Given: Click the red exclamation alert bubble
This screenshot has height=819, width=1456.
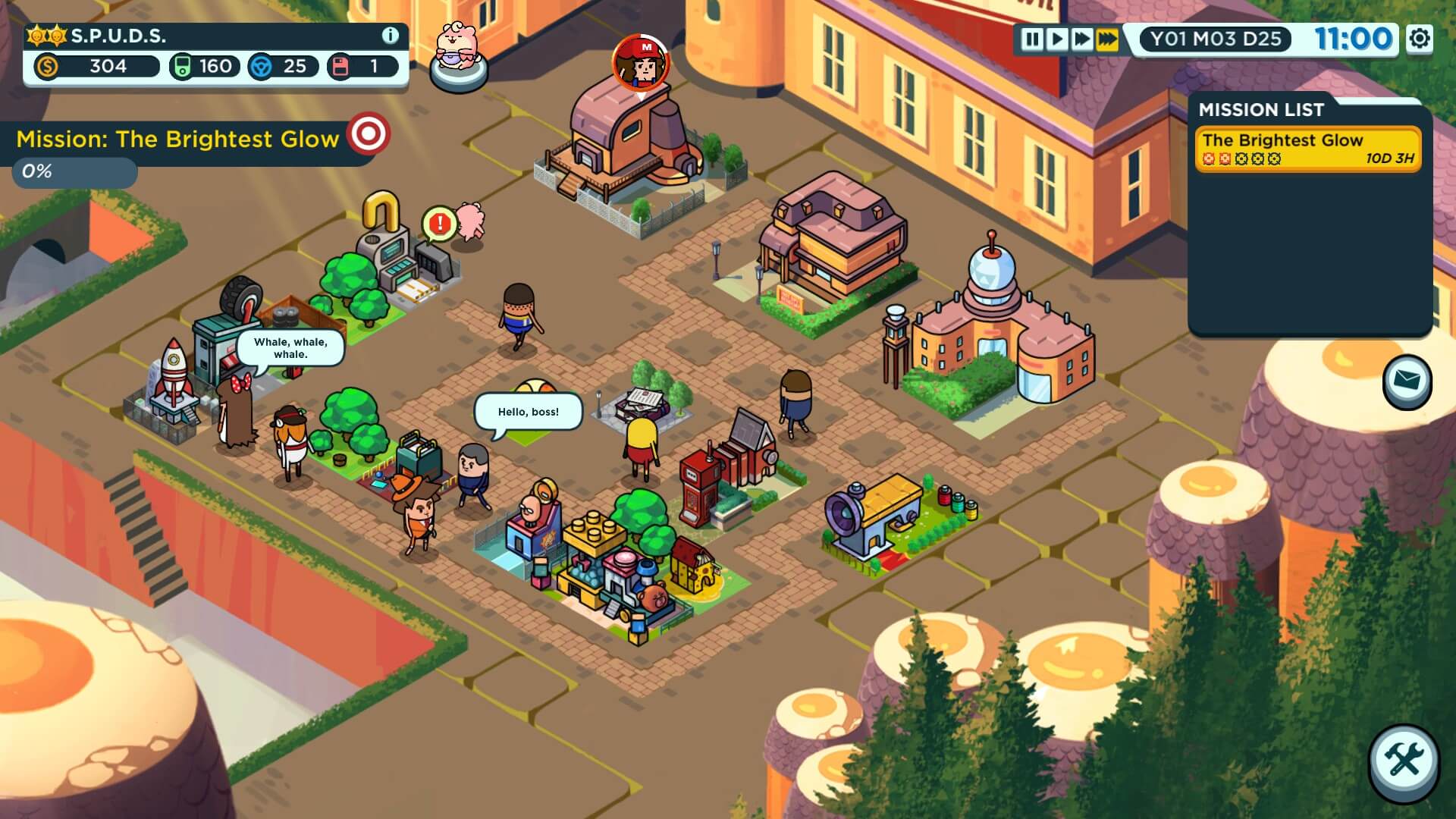Looking at the screenshot, I should (x=439, y=224).
